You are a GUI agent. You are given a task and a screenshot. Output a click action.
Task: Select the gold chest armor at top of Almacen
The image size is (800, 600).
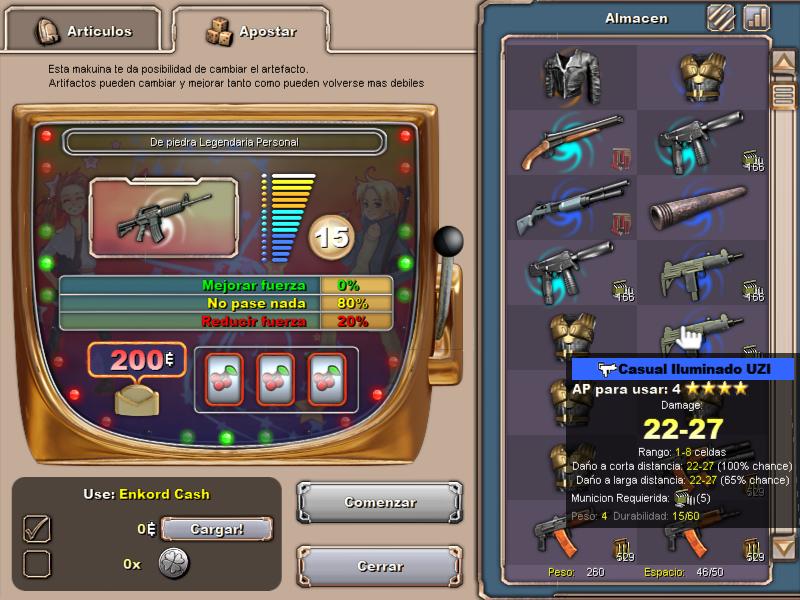pos(702,76)
